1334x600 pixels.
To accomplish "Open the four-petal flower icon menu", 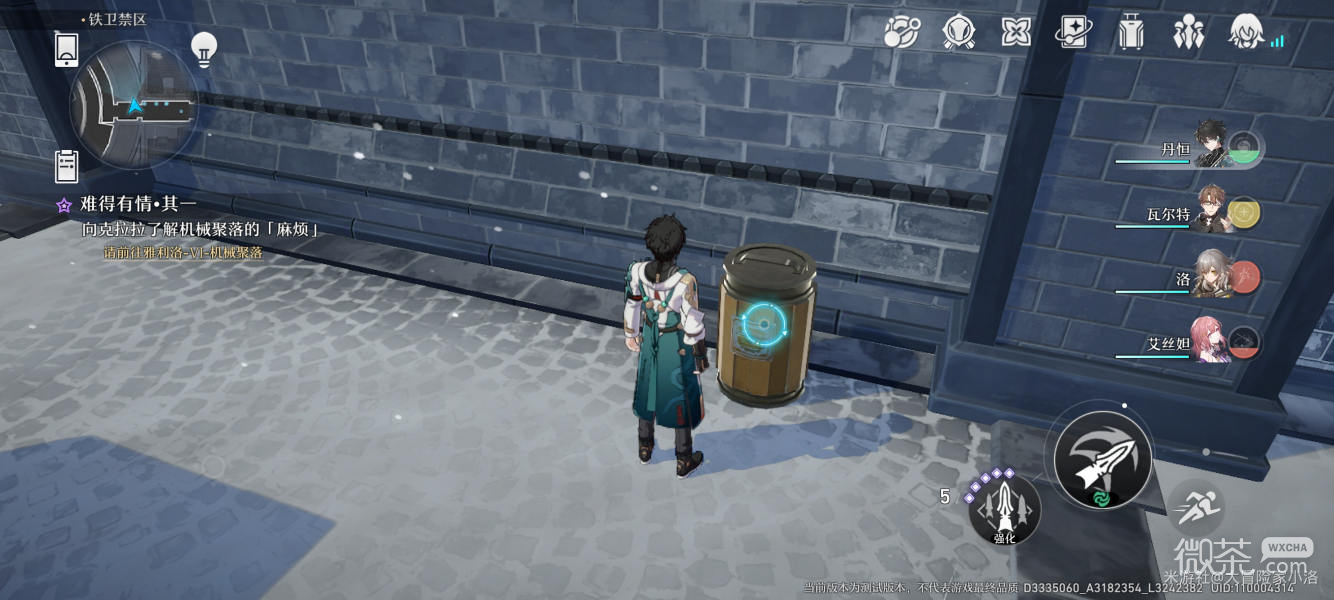I will [1016, 32].
